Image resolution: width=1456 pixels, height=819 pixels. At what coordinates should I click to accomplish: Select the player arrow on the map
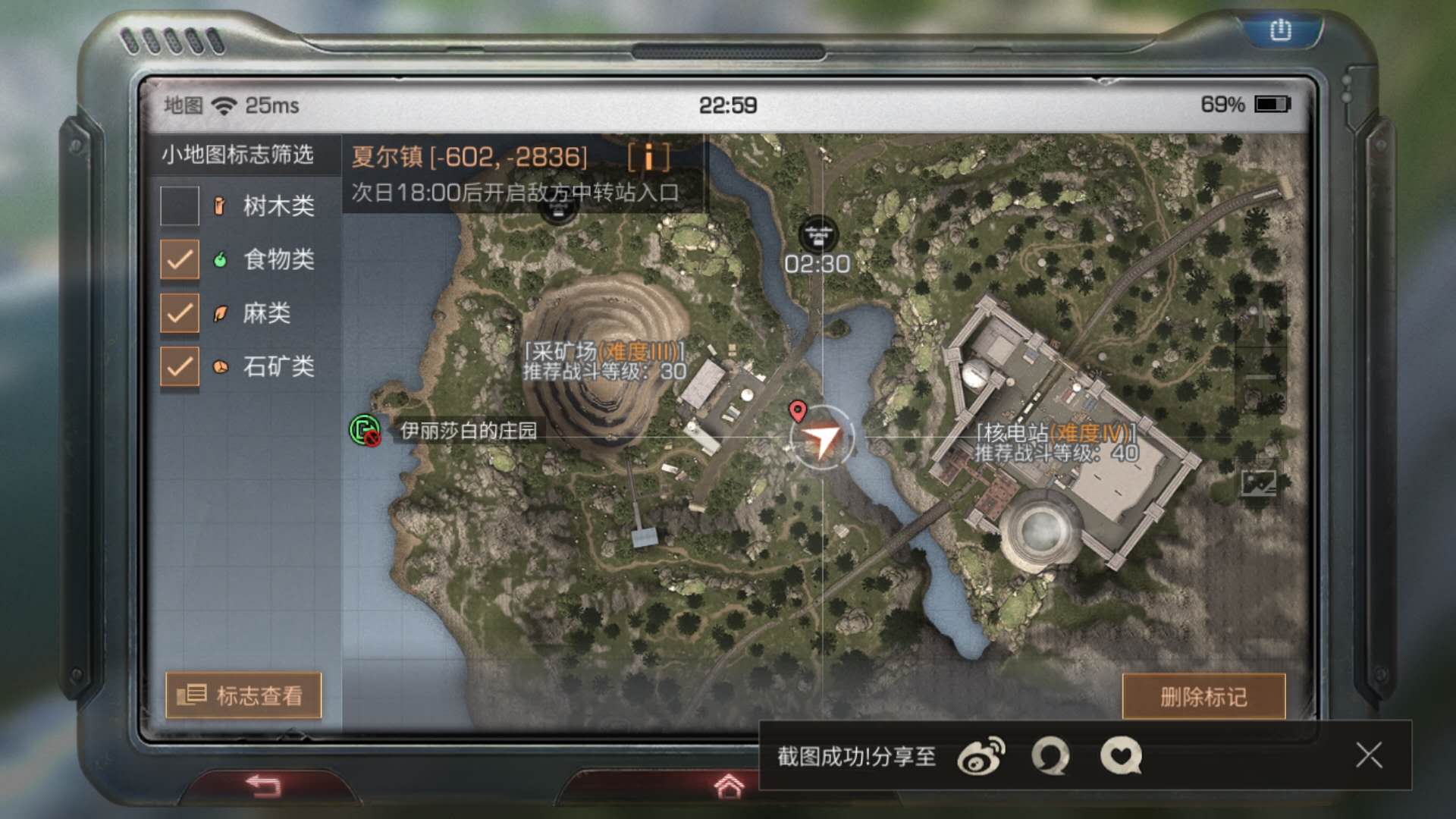coord(823,438)
